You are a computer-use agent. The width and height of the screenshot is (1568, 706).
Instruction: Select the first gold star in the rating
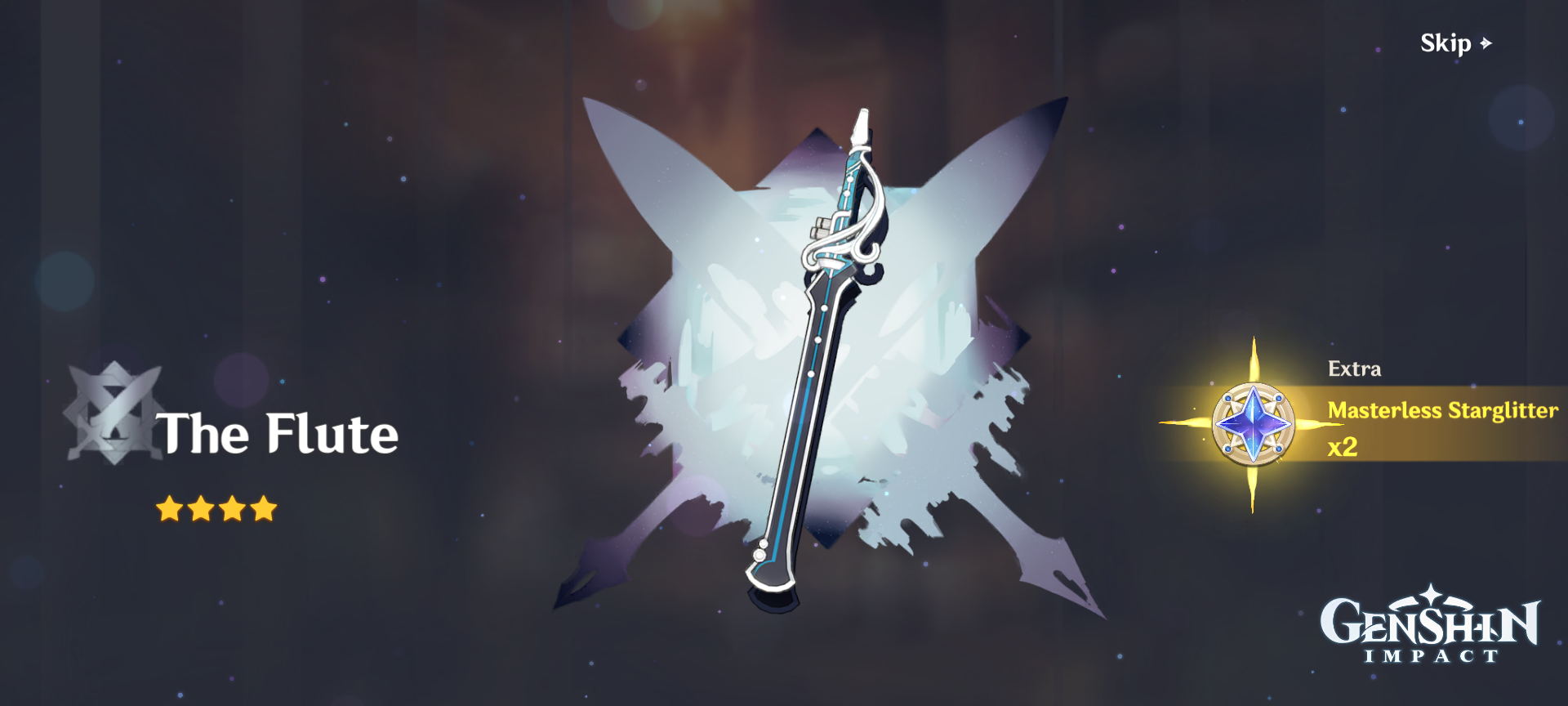coord(169,508)
